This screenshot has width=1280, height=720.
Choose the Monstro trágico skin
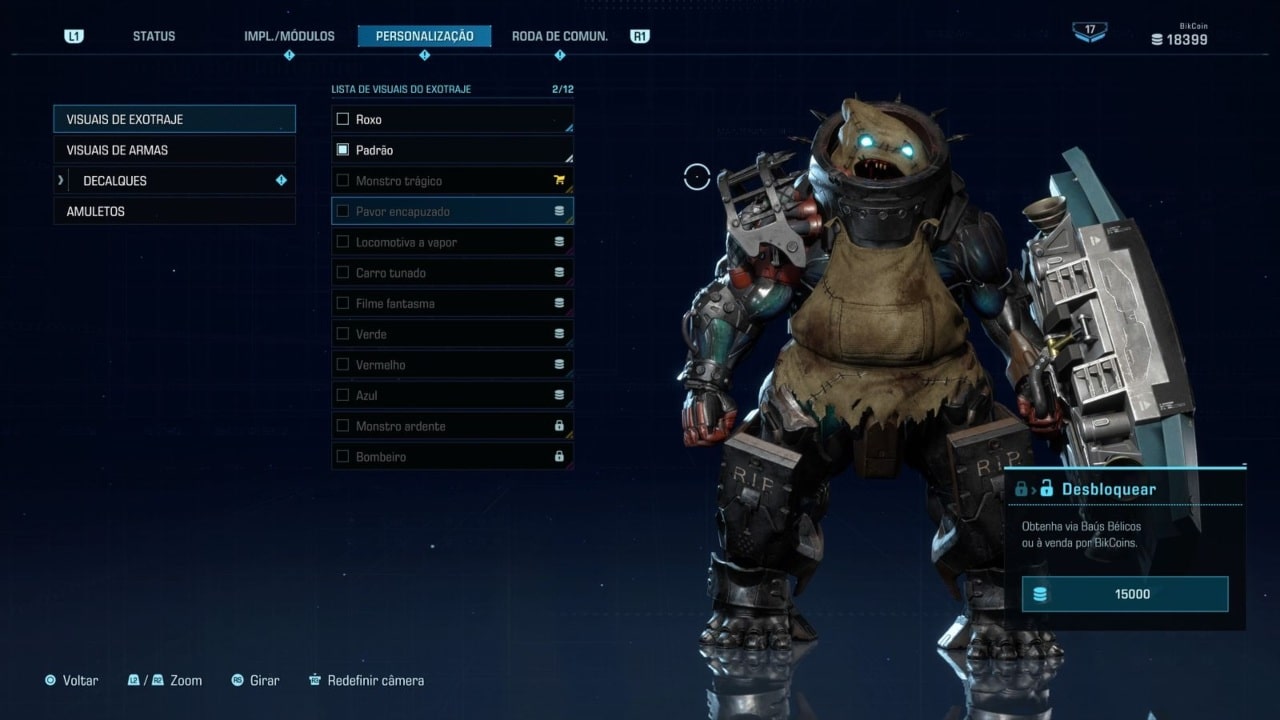(x=452, y=181)
